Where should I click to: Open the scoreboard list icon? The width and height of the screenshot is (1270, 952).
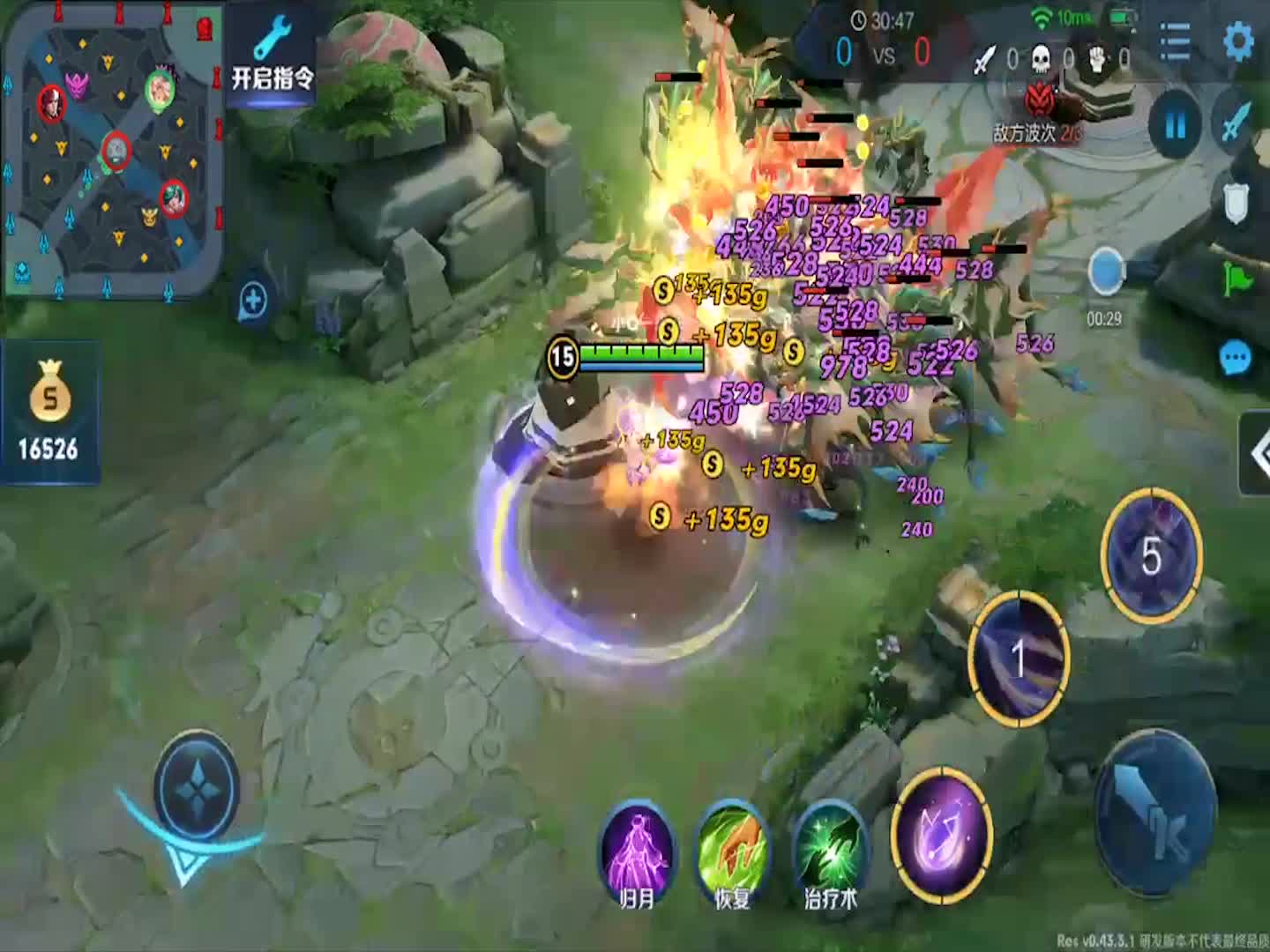pos(1175,41)
